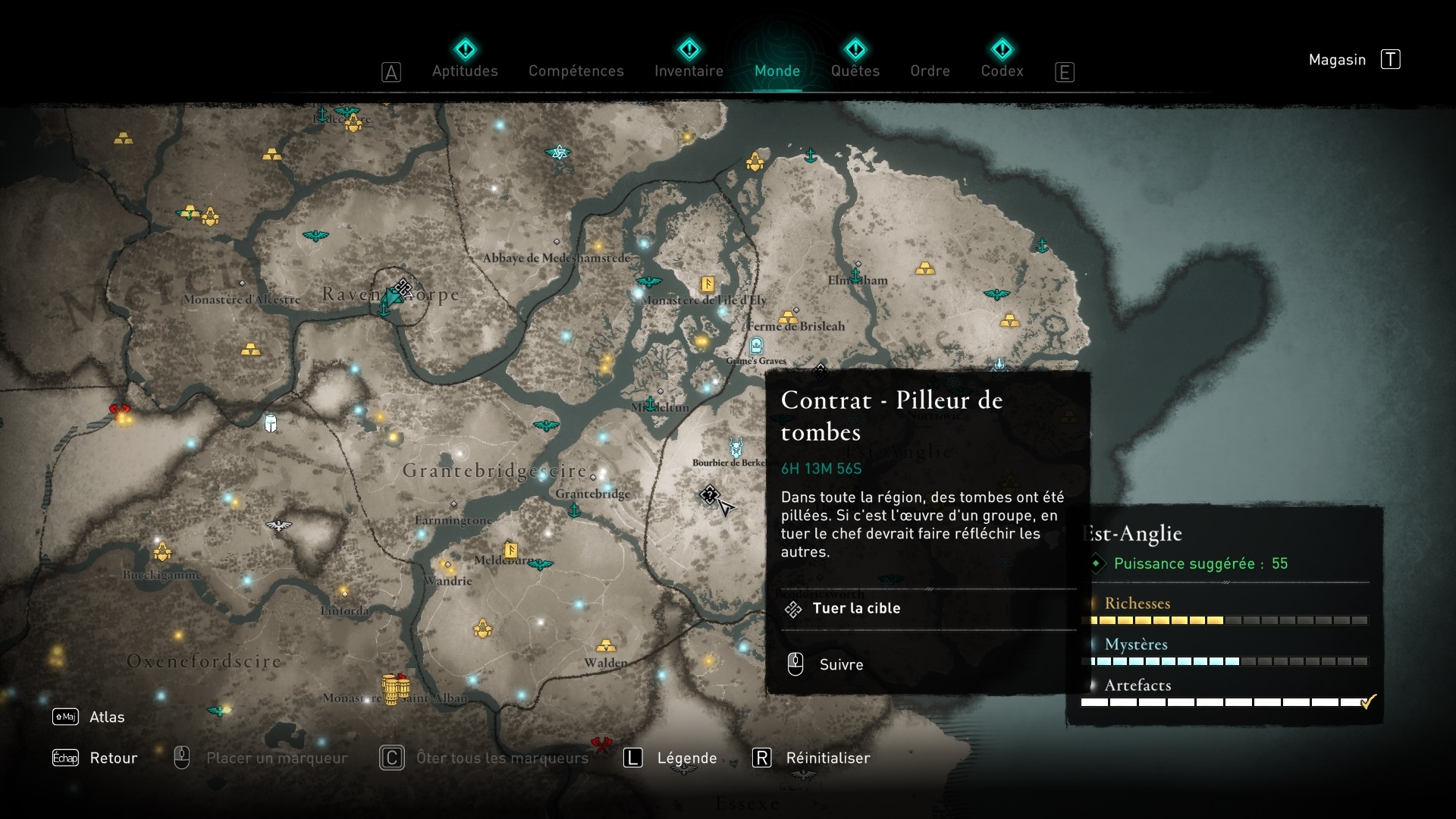Screen dimensions: 1456x819
Task: Open the Magasin from the top bar
Action: pyautogui.click(x=1337, y=59)
